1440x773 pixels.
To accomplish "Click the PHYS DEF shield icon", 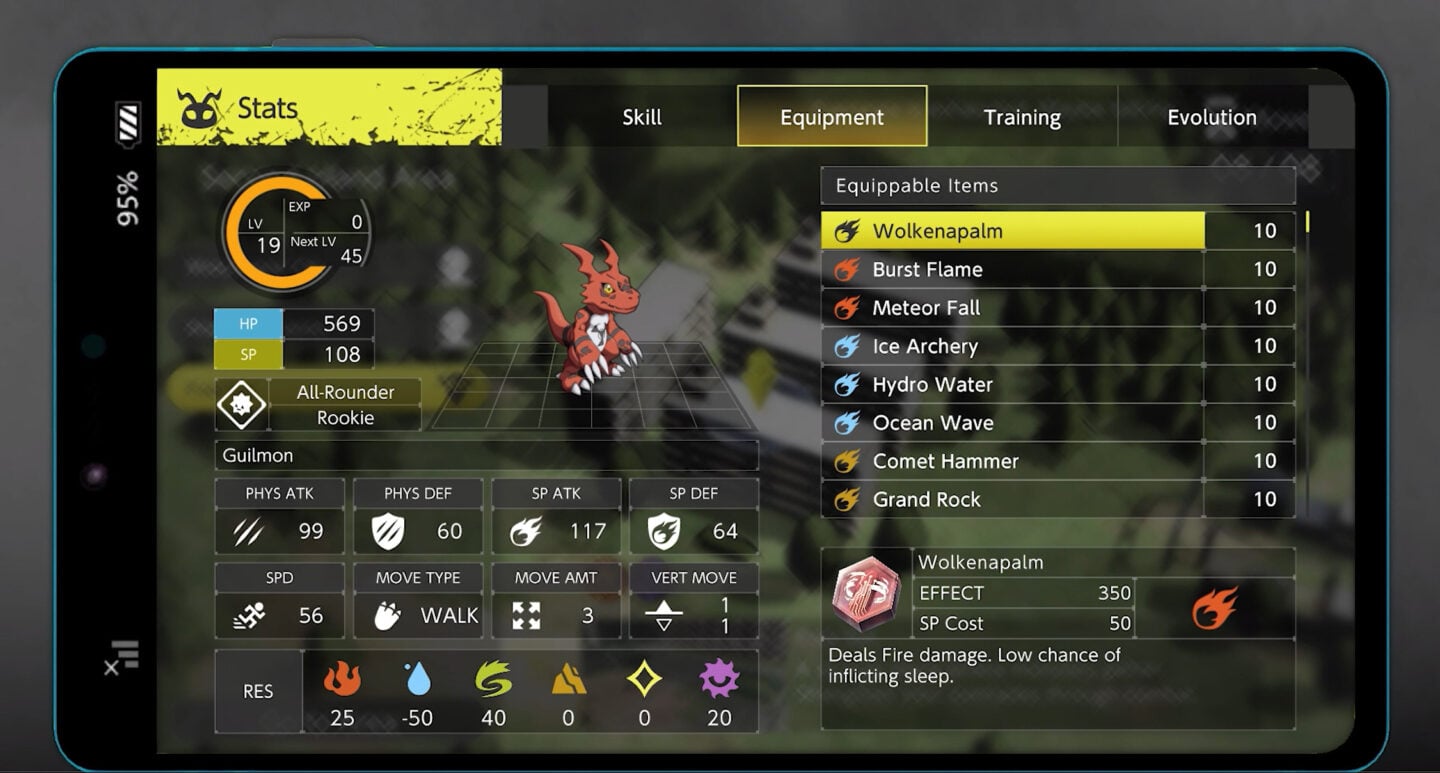I will (389, 530).
